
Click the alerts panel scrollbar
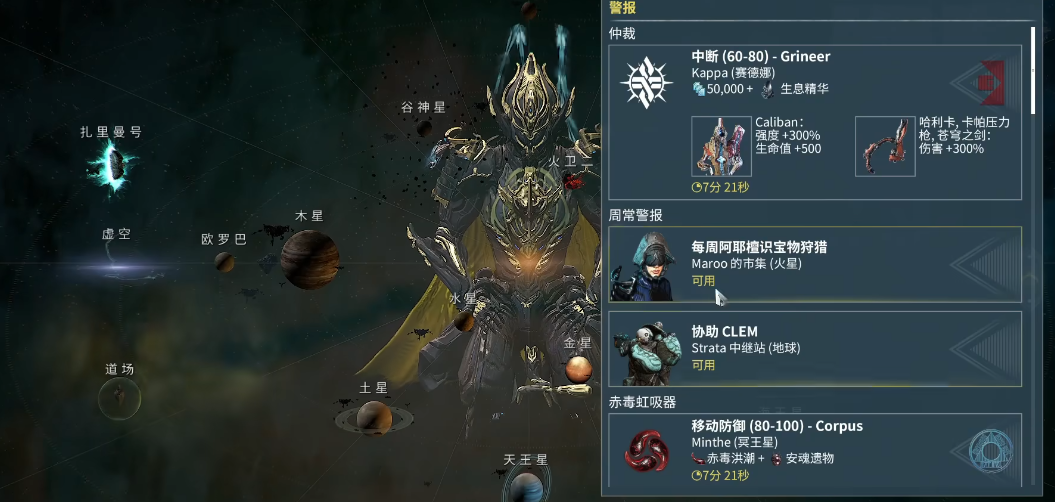pos(1033,70)
